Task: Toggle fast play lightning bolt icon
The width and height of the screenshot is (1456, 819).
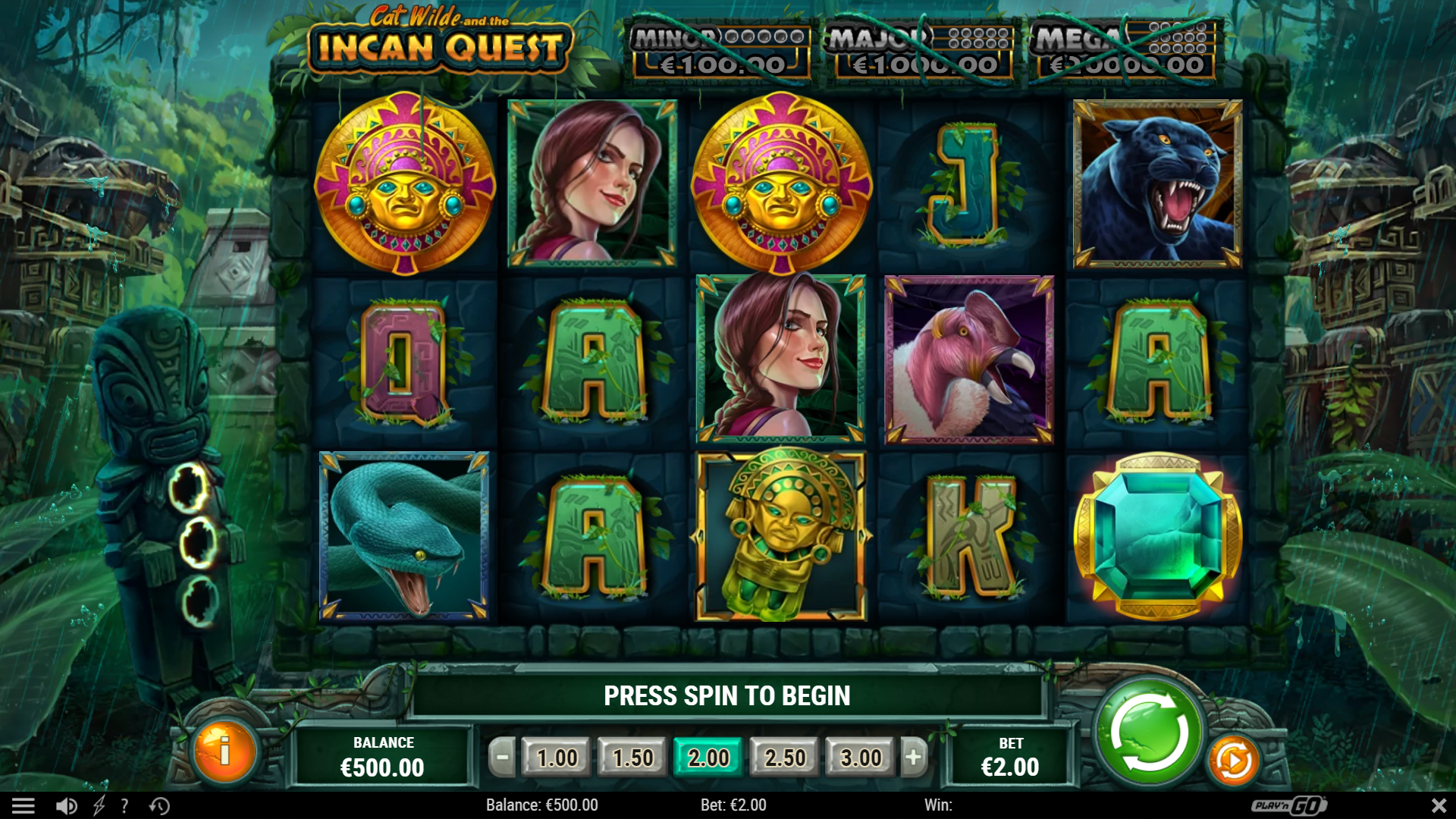Action: (x=99, y=805)
